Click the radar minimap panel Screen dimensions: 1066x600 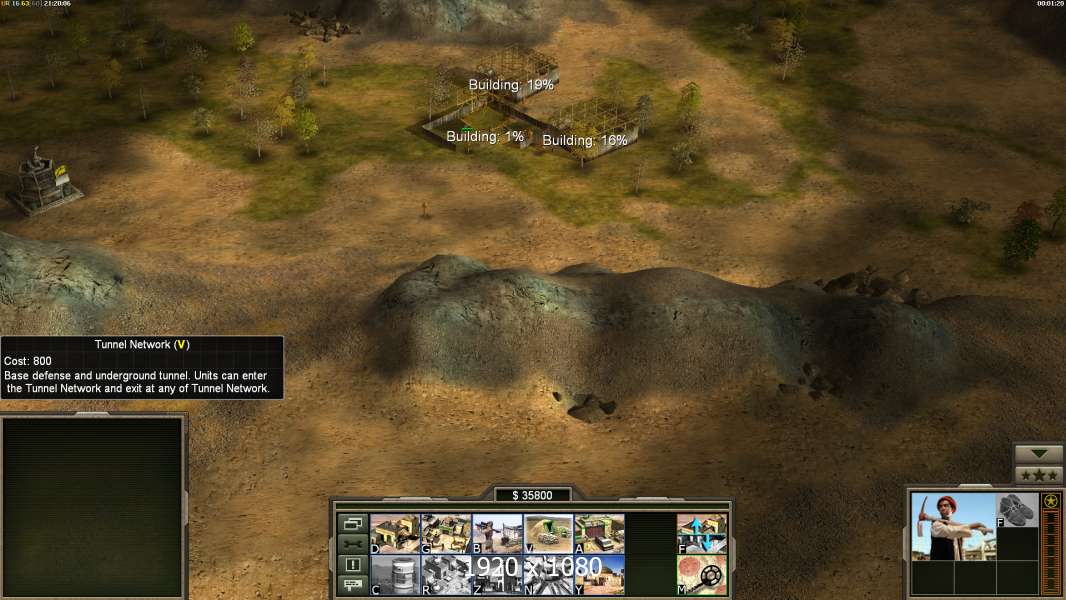93,506
